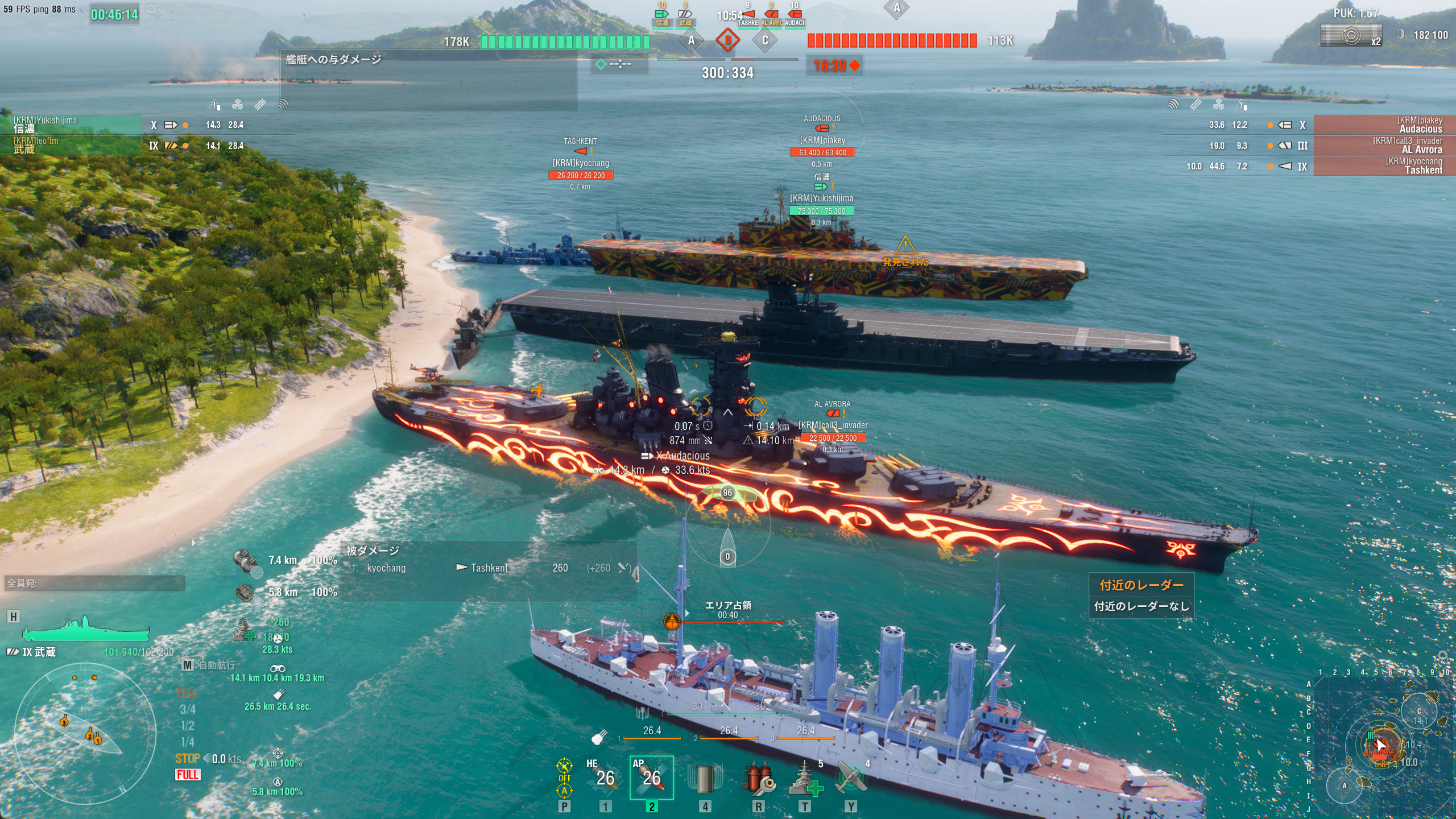Viewport: 1456px width, 819px height.
Task: Select enemy kyochang's Tashkent row
Action: 1383,166
